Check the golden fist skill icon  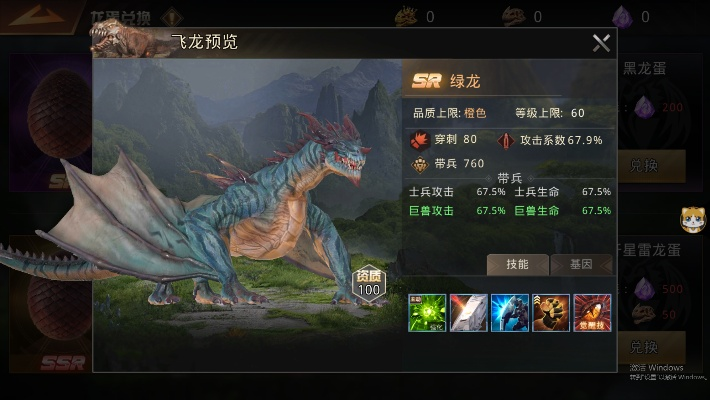click(x=551, y=313)
